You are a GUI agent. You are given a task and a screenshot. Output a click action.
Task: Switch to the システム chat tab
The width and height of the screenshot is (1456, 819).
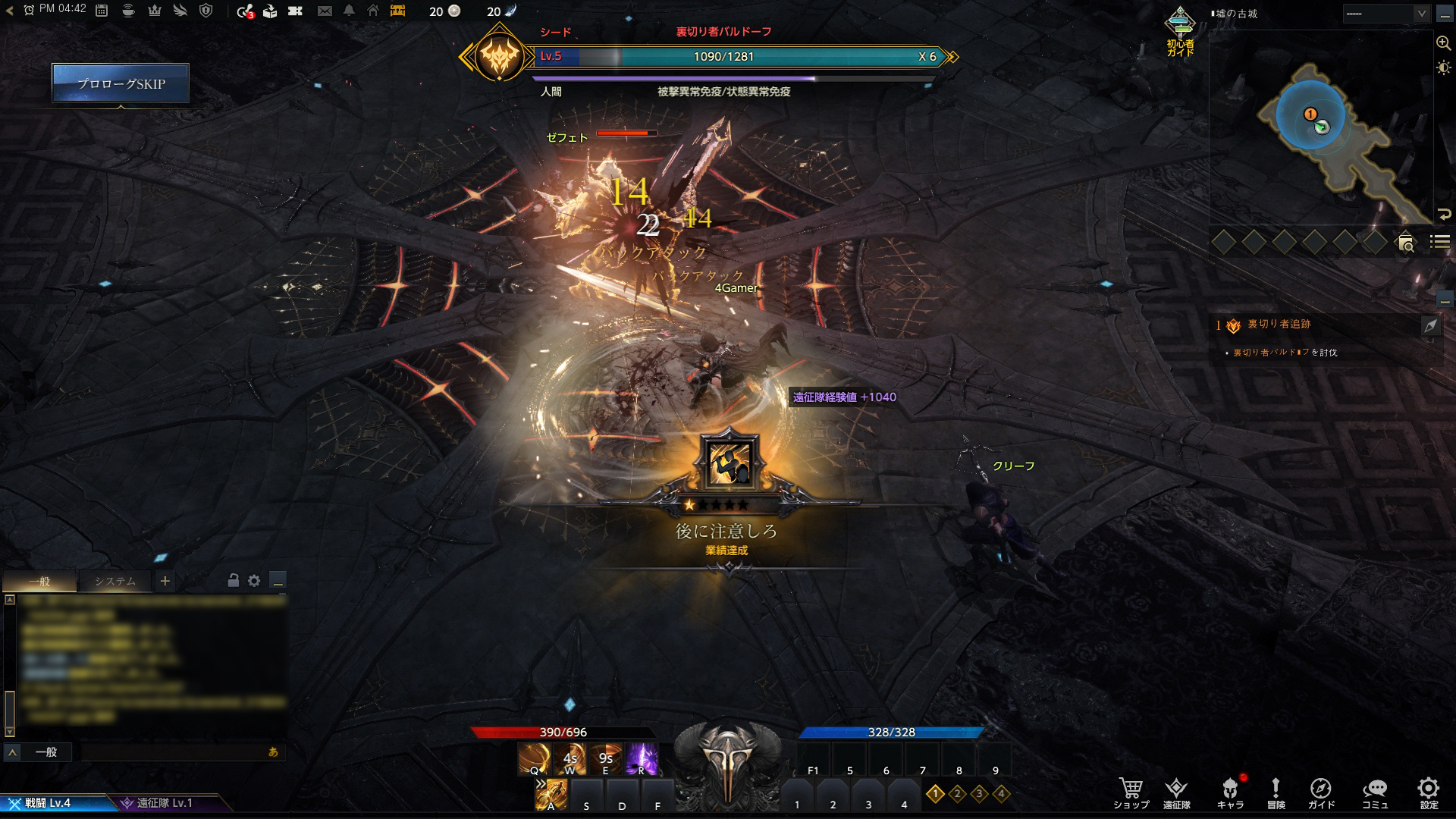point(115,582)
